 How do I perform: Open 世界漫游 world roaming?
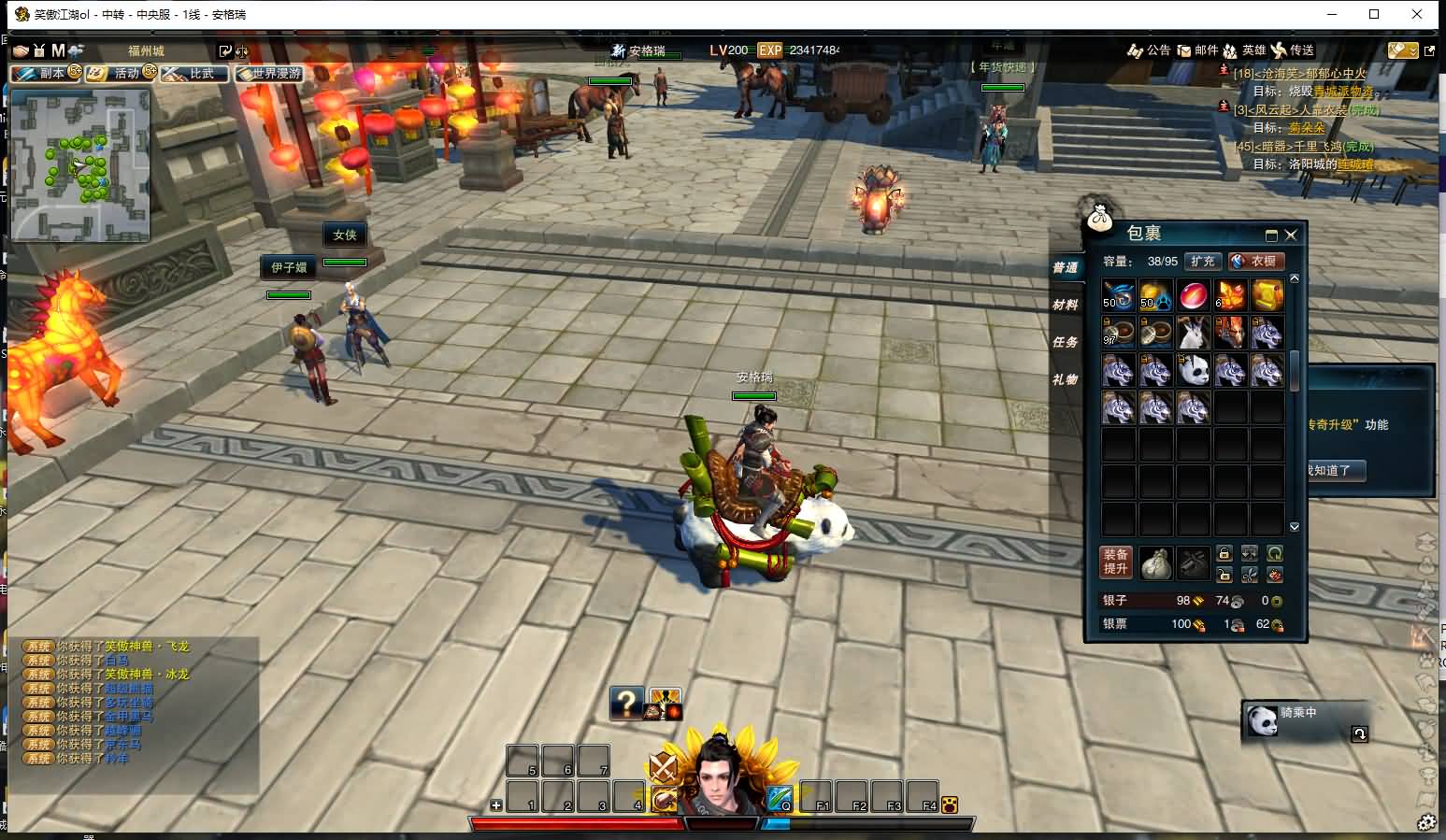[x=270, y=73]
